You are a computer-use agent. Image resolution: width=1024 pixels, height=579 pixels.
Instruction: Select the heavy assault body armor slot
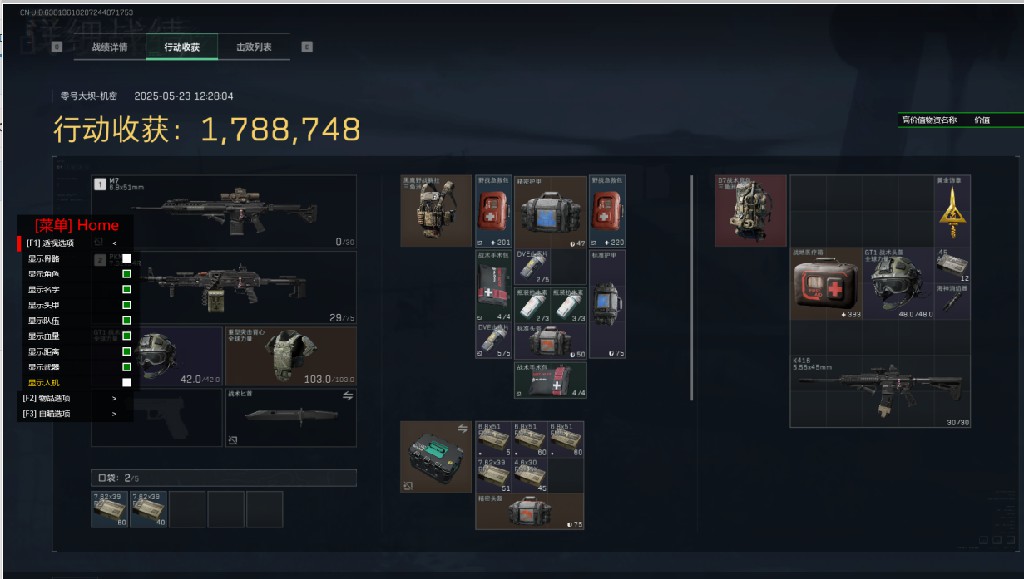coord(290,355)
